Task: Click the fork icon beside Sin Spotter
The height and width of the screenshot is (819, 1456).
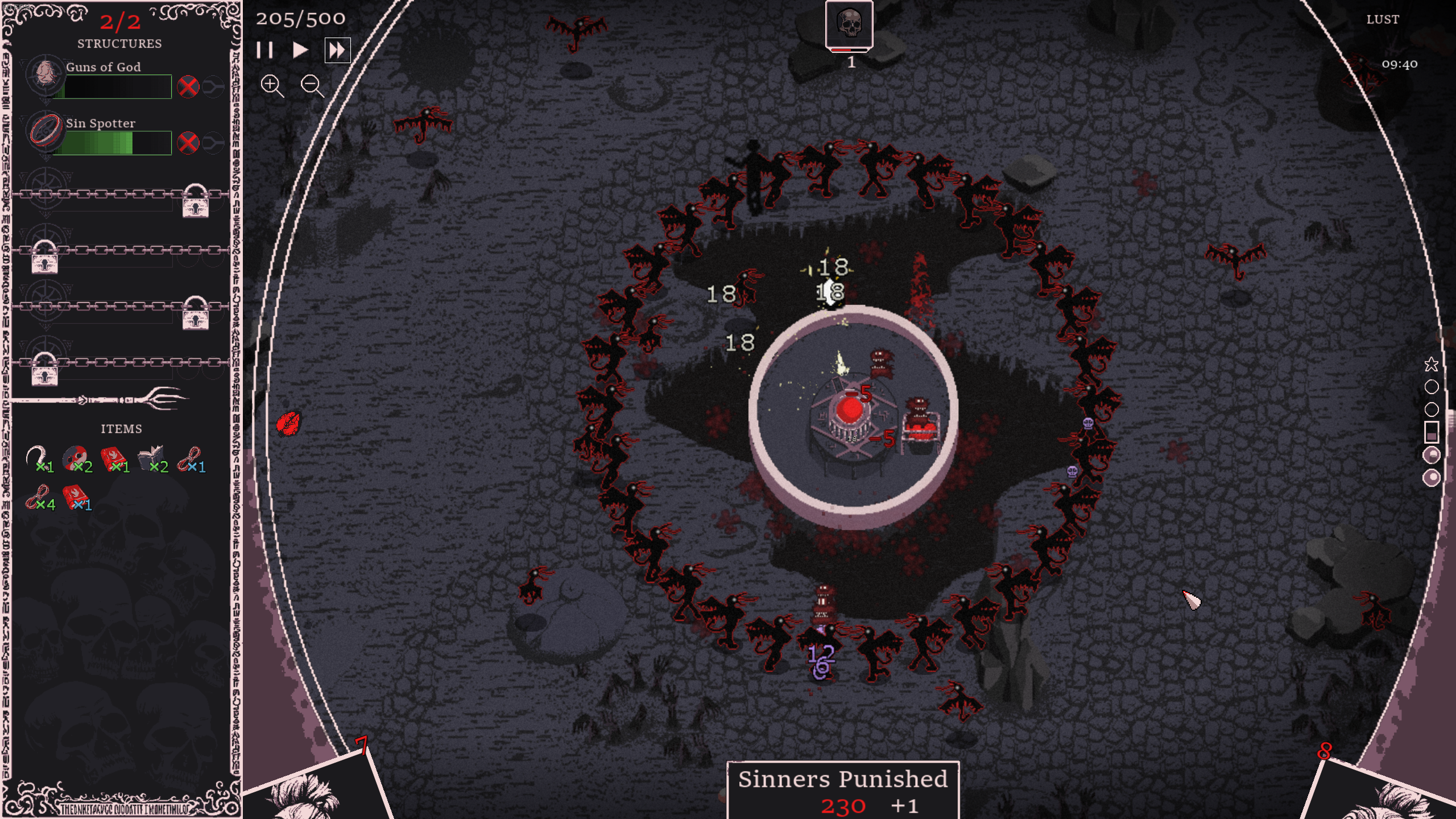Action: [x=213, y=143]
